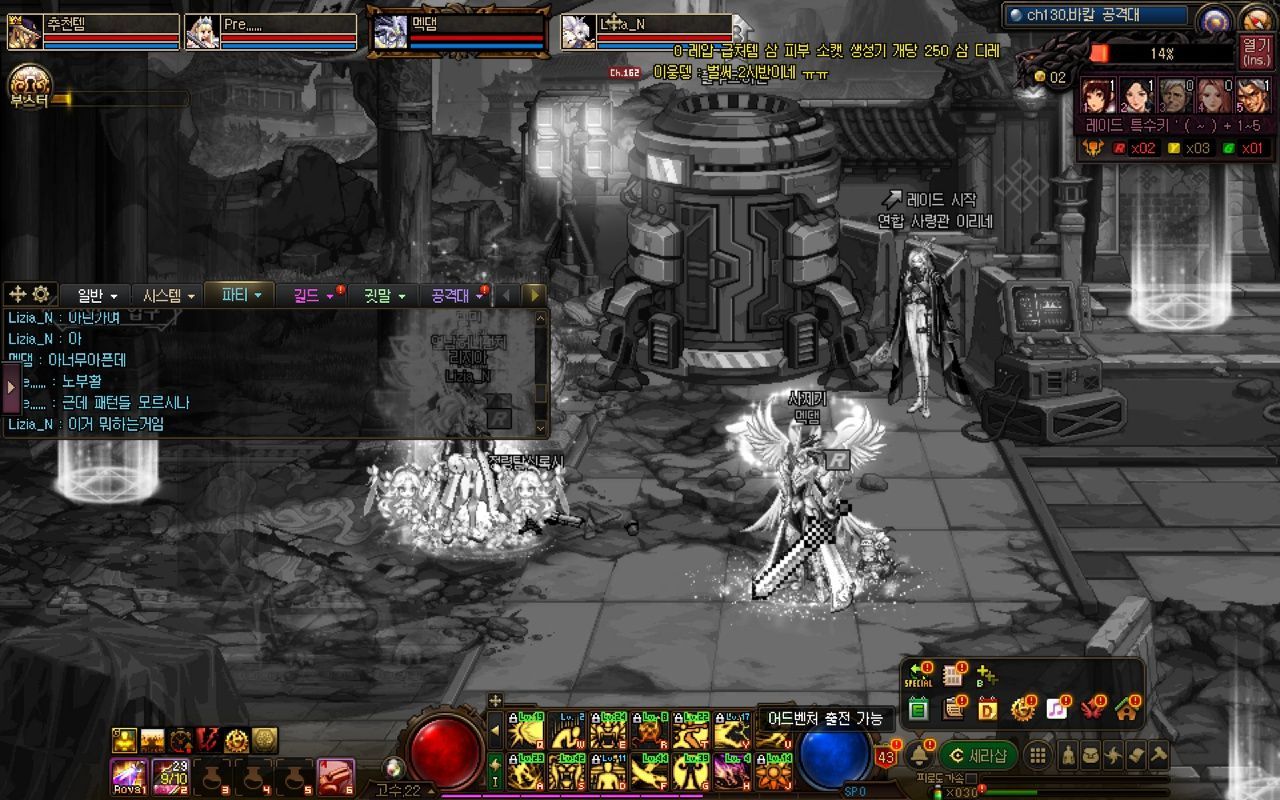Viewport: 1280px width, 800px height.
Task: Open the 공격대 raid chat tab
Action: 456,295
